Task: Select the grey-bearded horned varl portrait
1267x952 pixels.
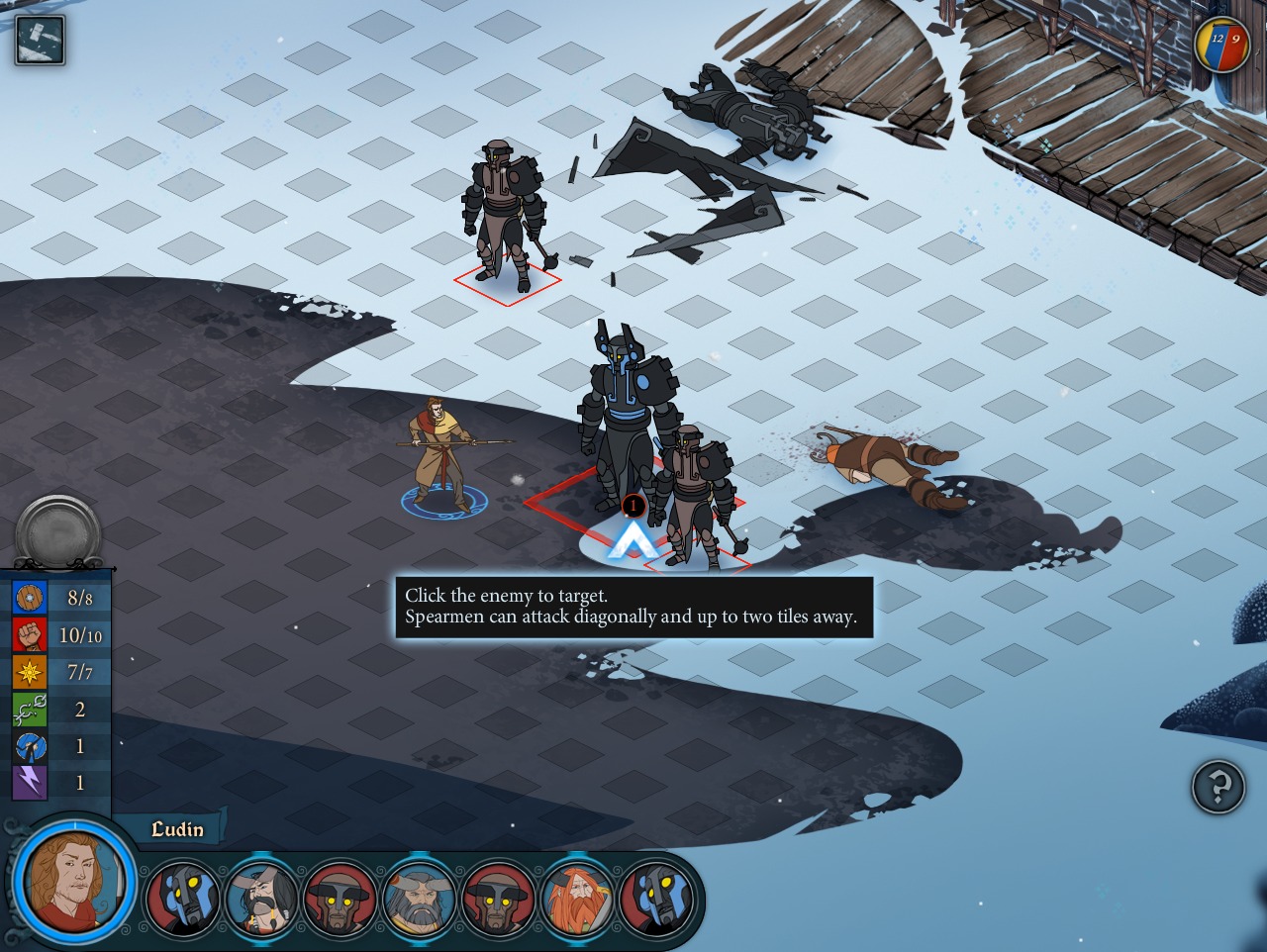Action: (x=420, y=899)
